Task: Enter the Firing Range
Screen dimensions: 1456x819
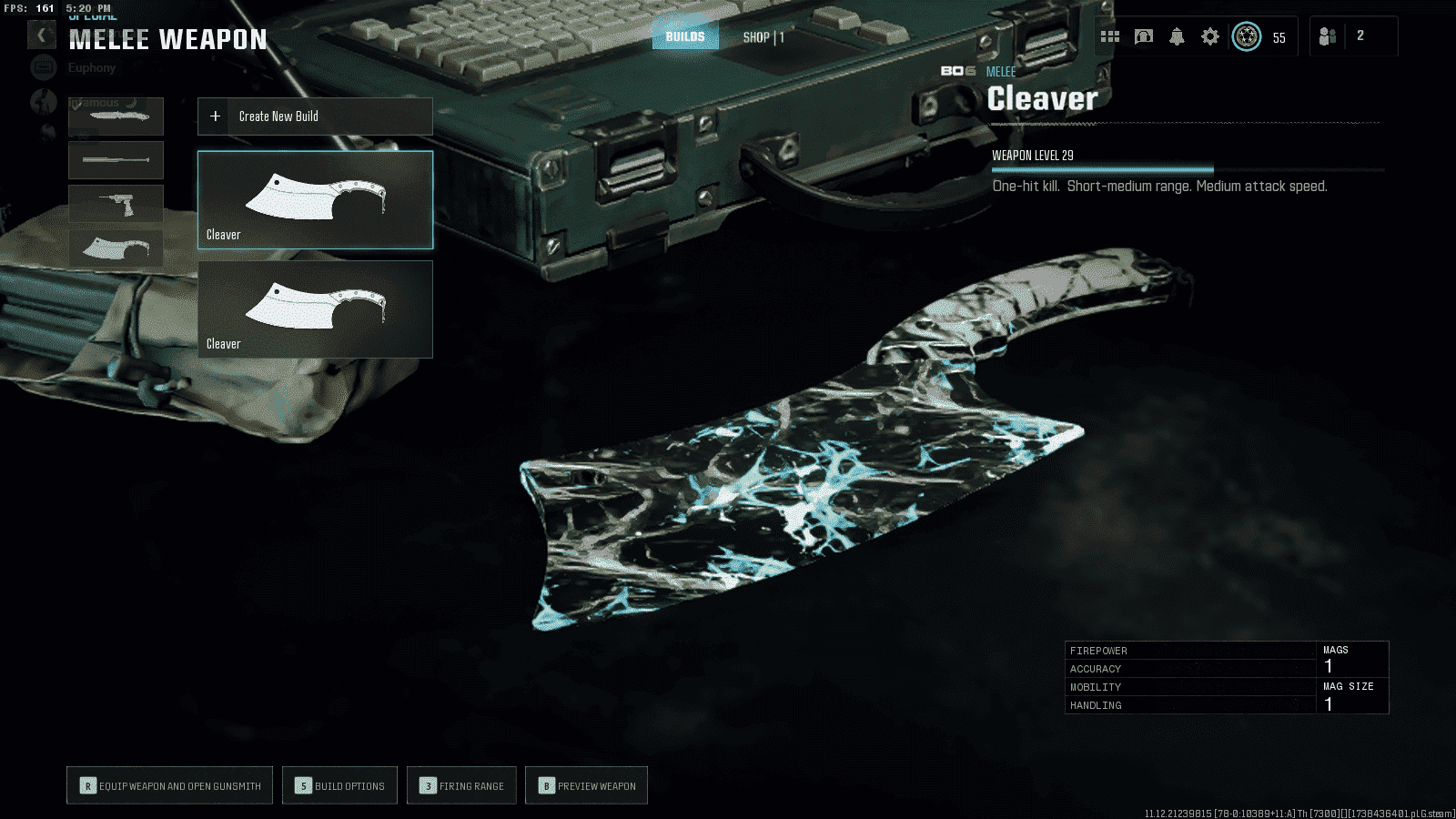Action: 461,785
